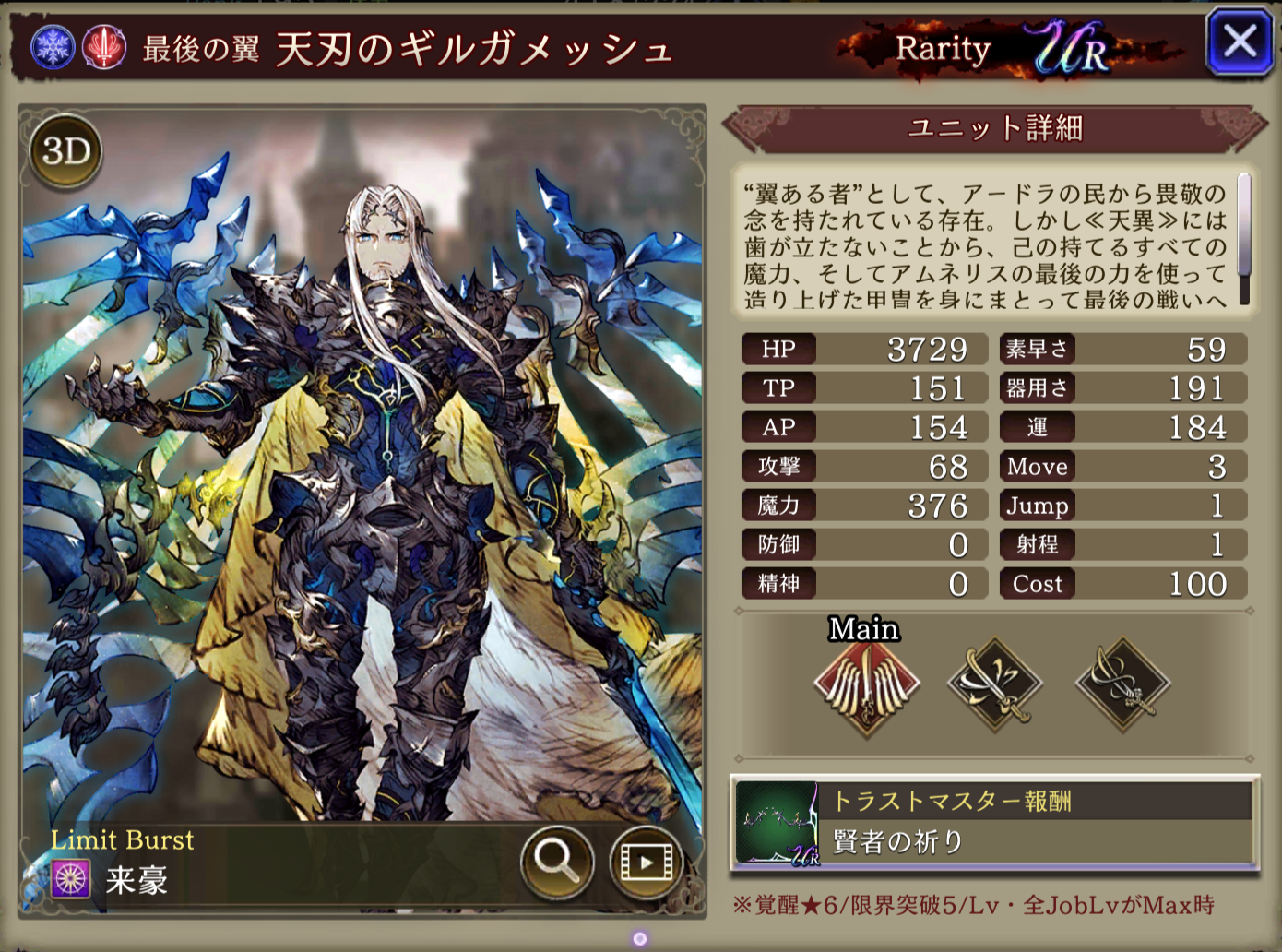
Task: Open the 3D model view
Action: [x=65, y=151]
